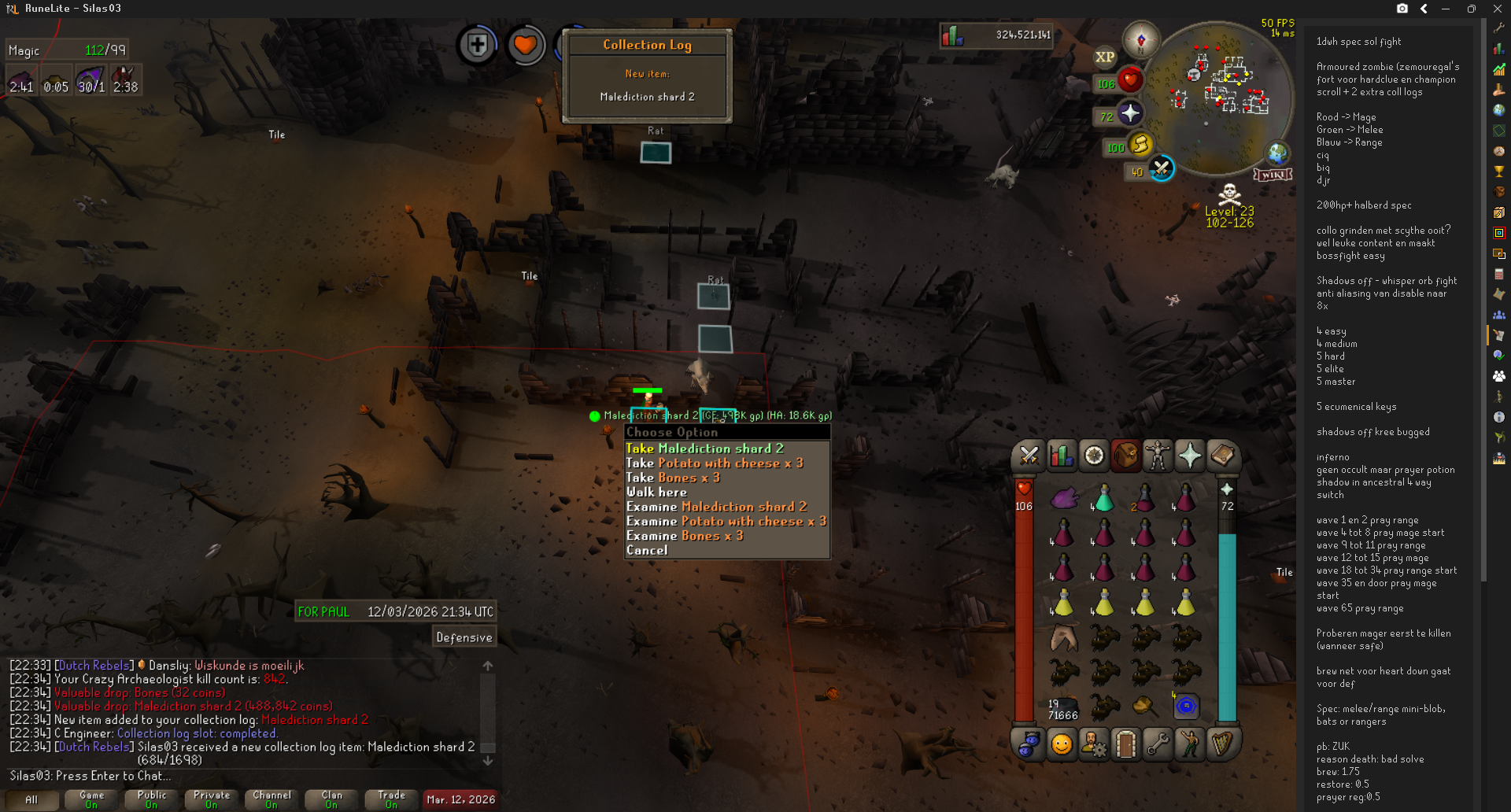Open the Logout door tab
This screenshot has height=812, width=1511.
tap(1125, 744)
